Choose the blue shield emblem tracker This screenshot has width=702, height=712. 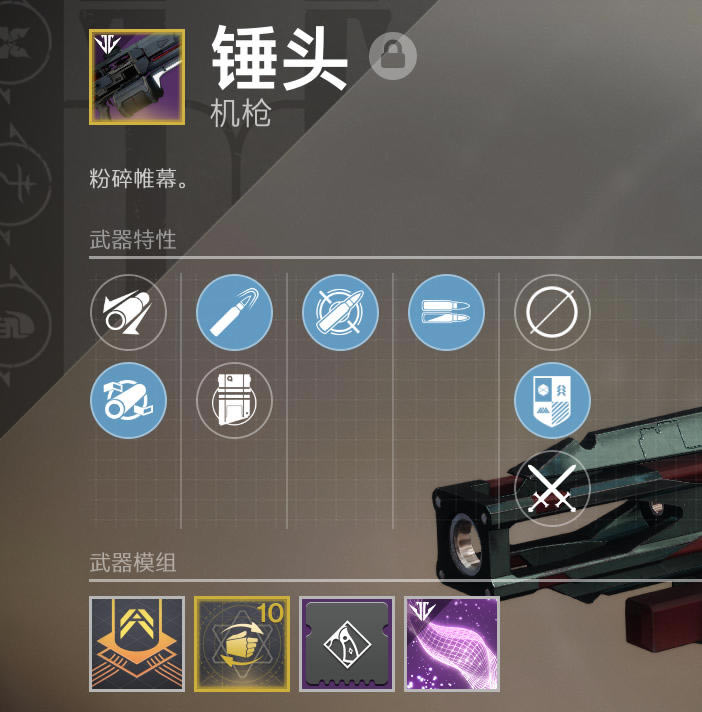click(552, 401)
